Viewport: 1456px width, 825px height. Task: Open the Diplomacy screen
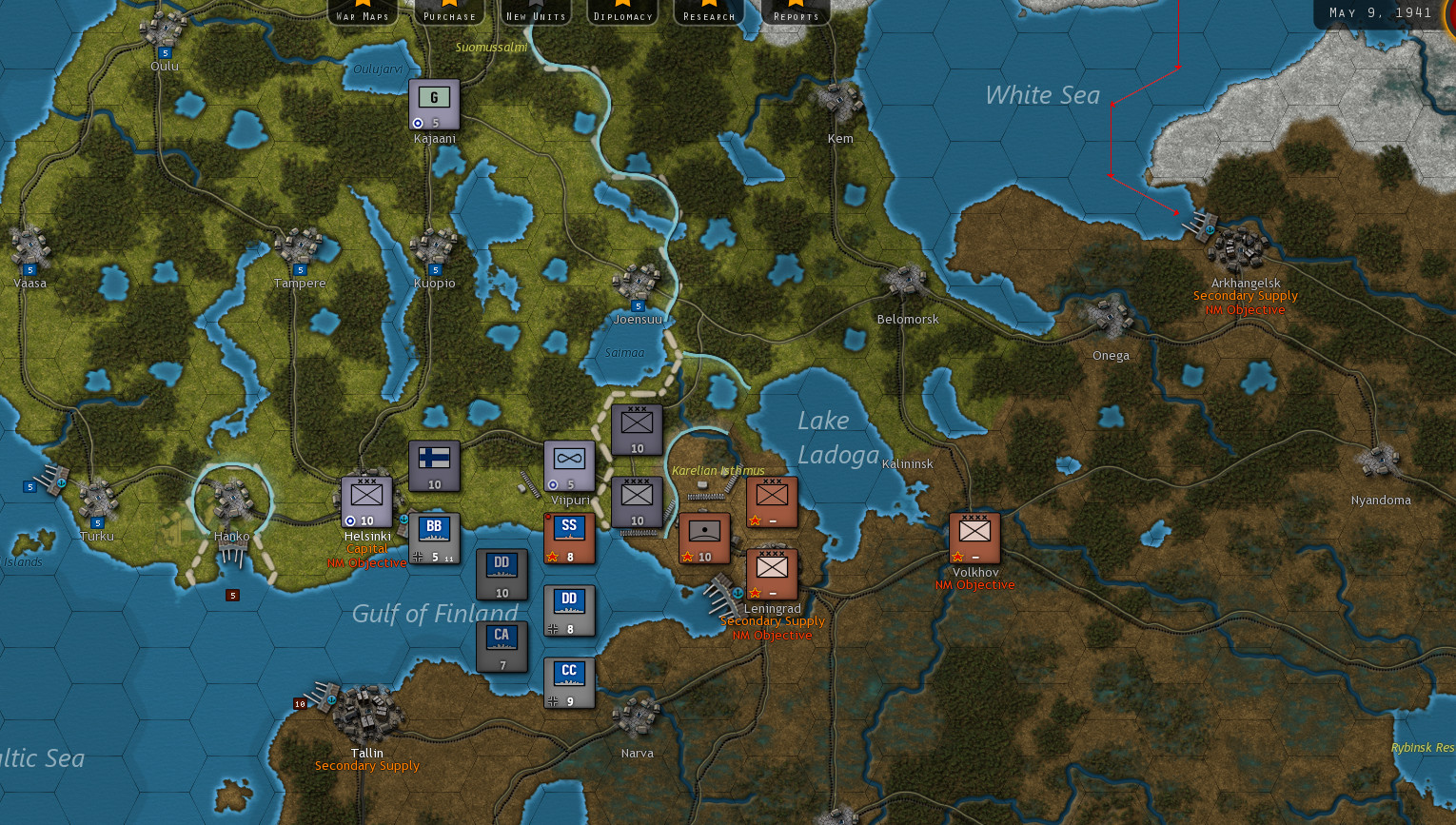[x=621, y=13]
